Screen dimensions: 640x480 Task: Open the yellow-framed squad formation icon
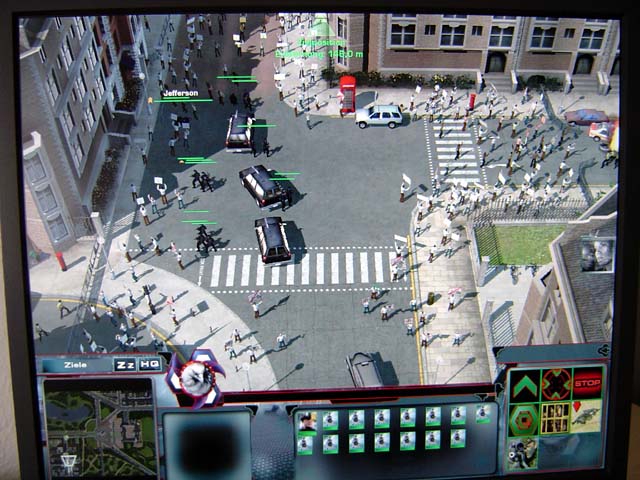pyautogui.click(x=555, y=418)
